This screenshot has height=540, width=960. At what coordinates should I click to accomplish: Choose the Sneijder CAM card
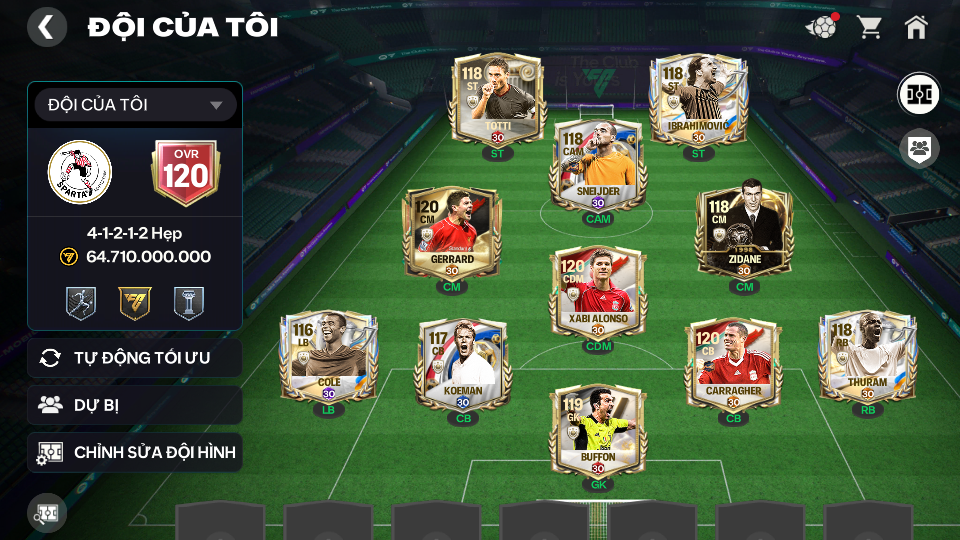click(597, 166)
